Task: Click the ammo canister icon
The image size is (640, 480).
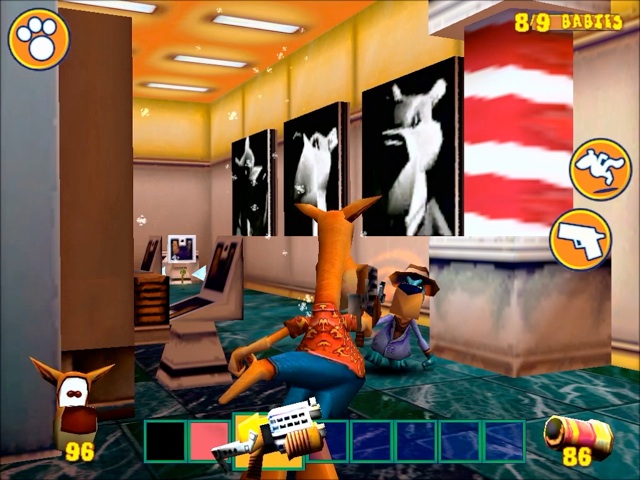Action: 576,432
